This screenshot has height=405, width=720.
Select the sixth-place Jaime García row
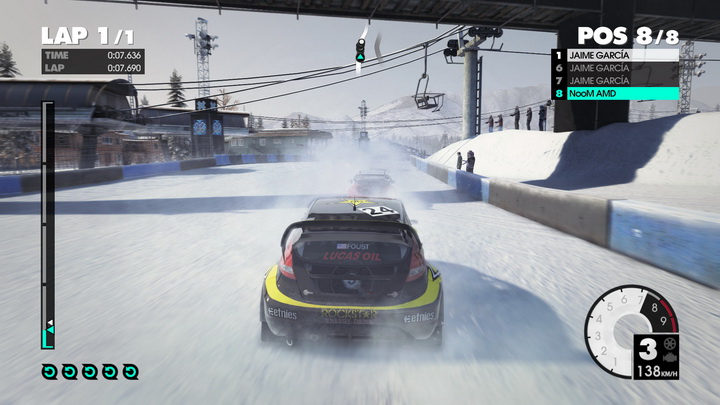tap(615, 68)
